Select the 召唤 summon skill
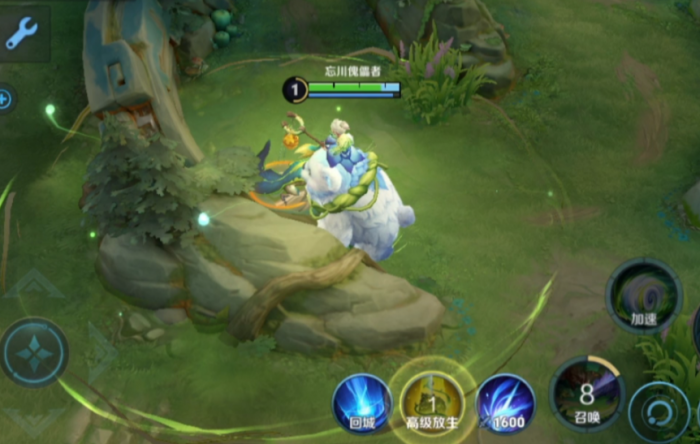Viewport: 700px width, 444px height. point(587,392)
